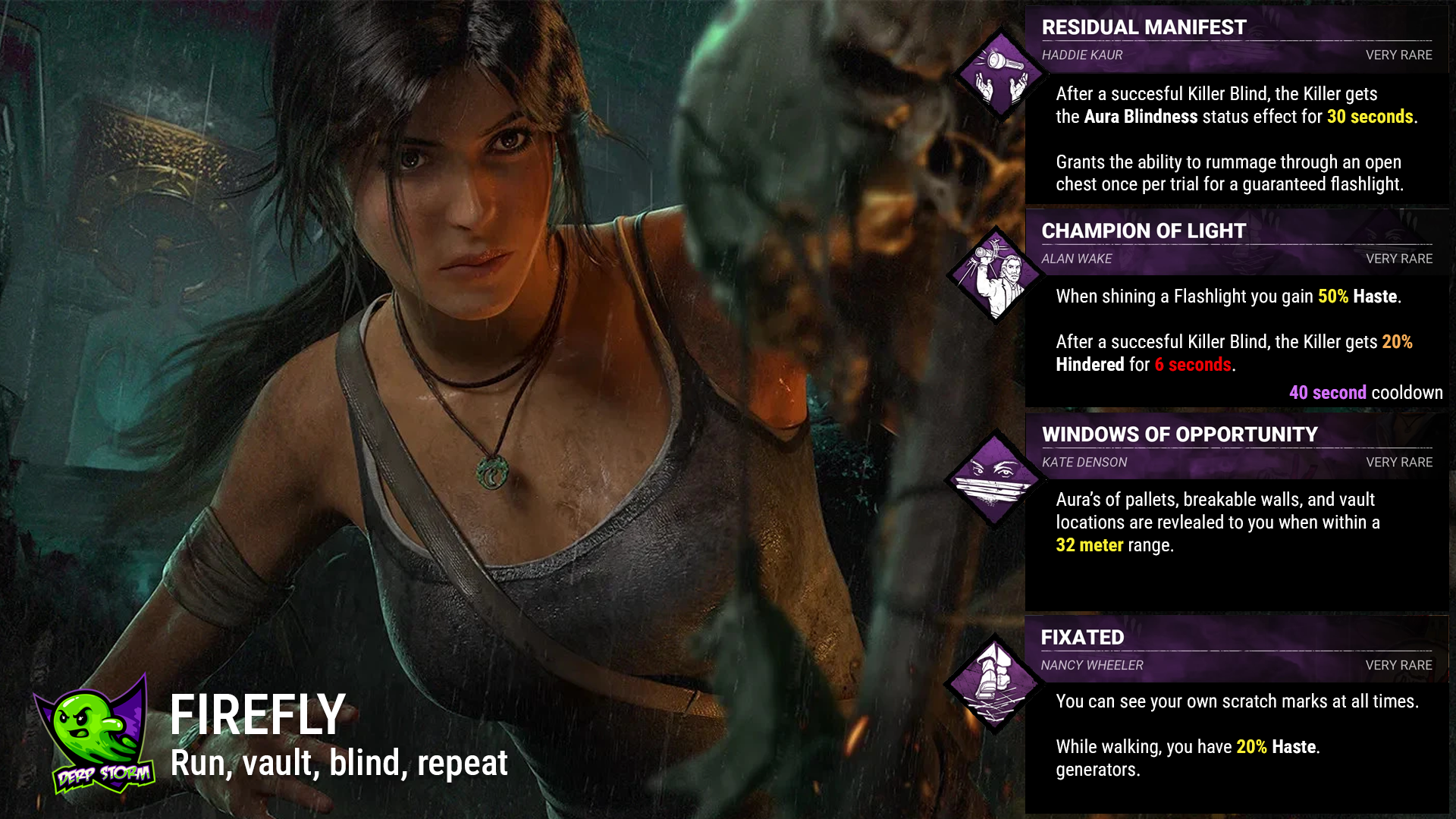This screenshot has width=1456, height=819.
Task: Click the Derp Storm logo
Action: tap(97, 736)
